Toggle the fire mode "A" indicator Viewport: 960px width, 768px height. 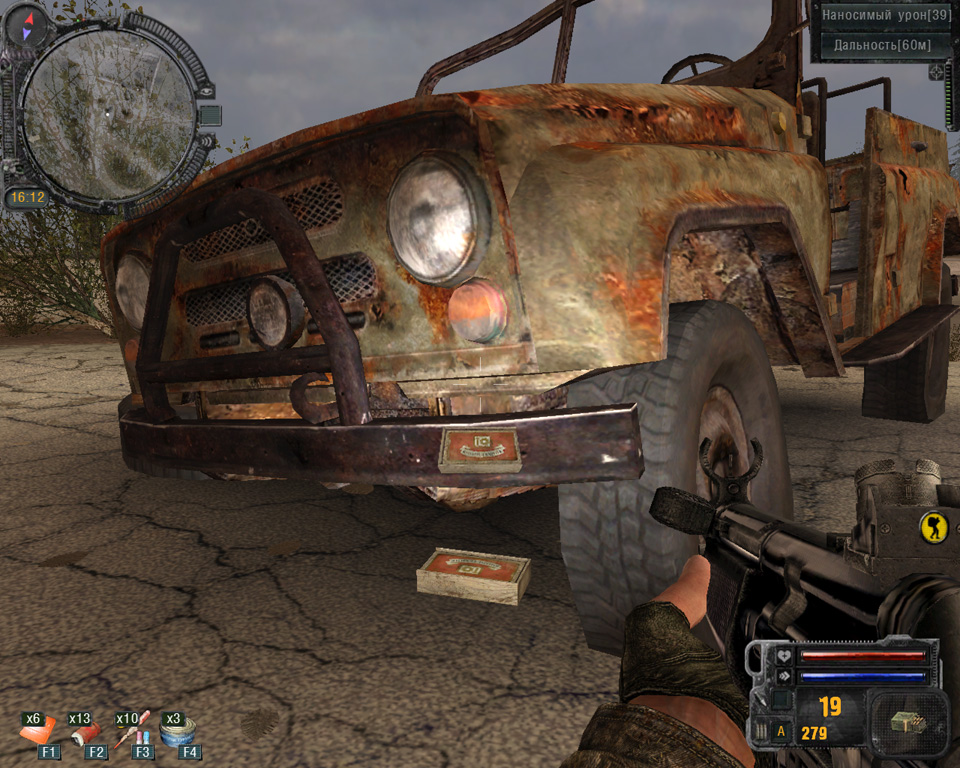point(781,733)
